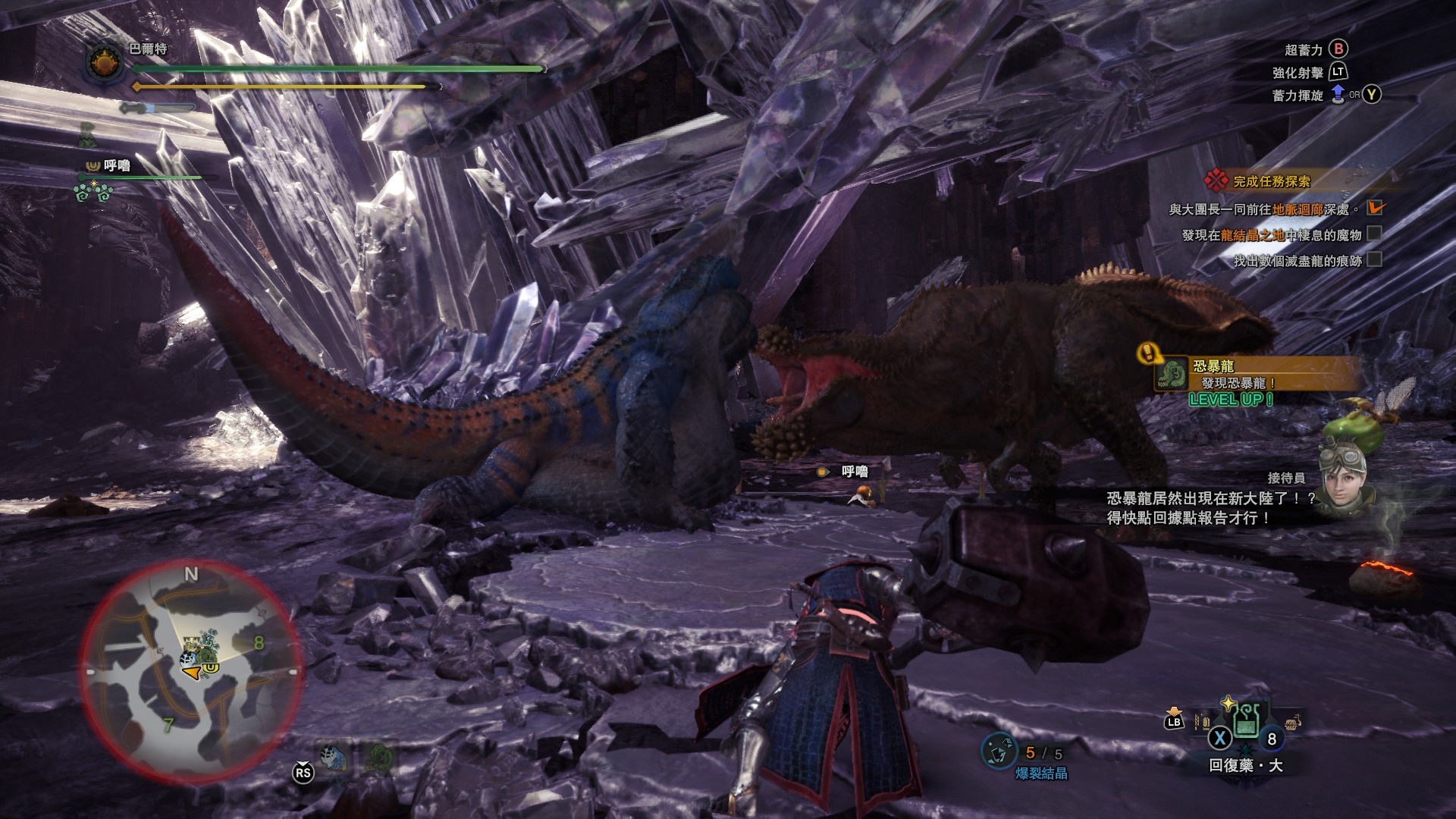This screenshot has width=1456, height=819.
Task: Select the green Deviljho target icon
Action: (379, 758)
